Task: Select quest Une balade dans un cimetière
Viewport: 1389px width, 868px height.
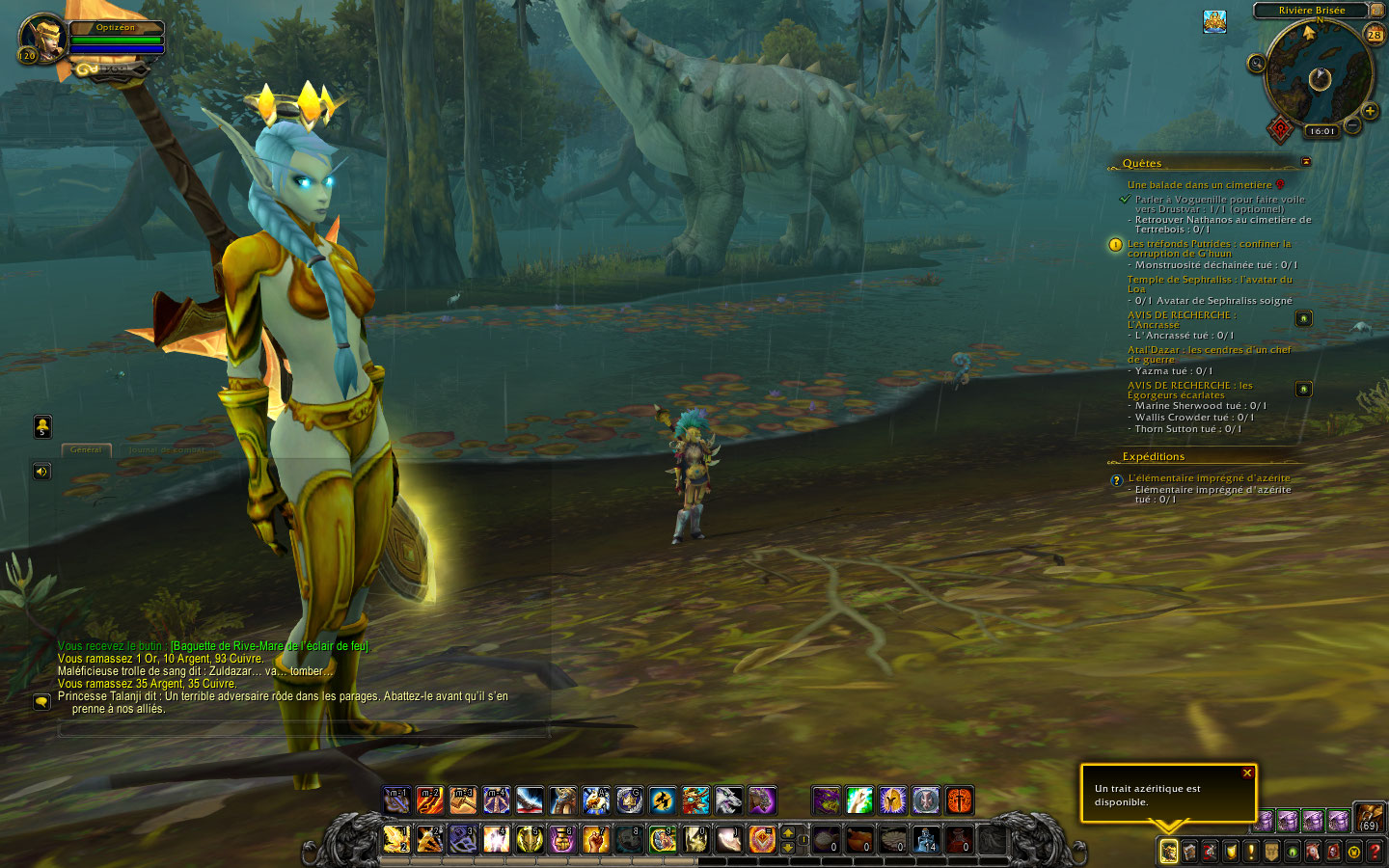Action: [1199, 184]
